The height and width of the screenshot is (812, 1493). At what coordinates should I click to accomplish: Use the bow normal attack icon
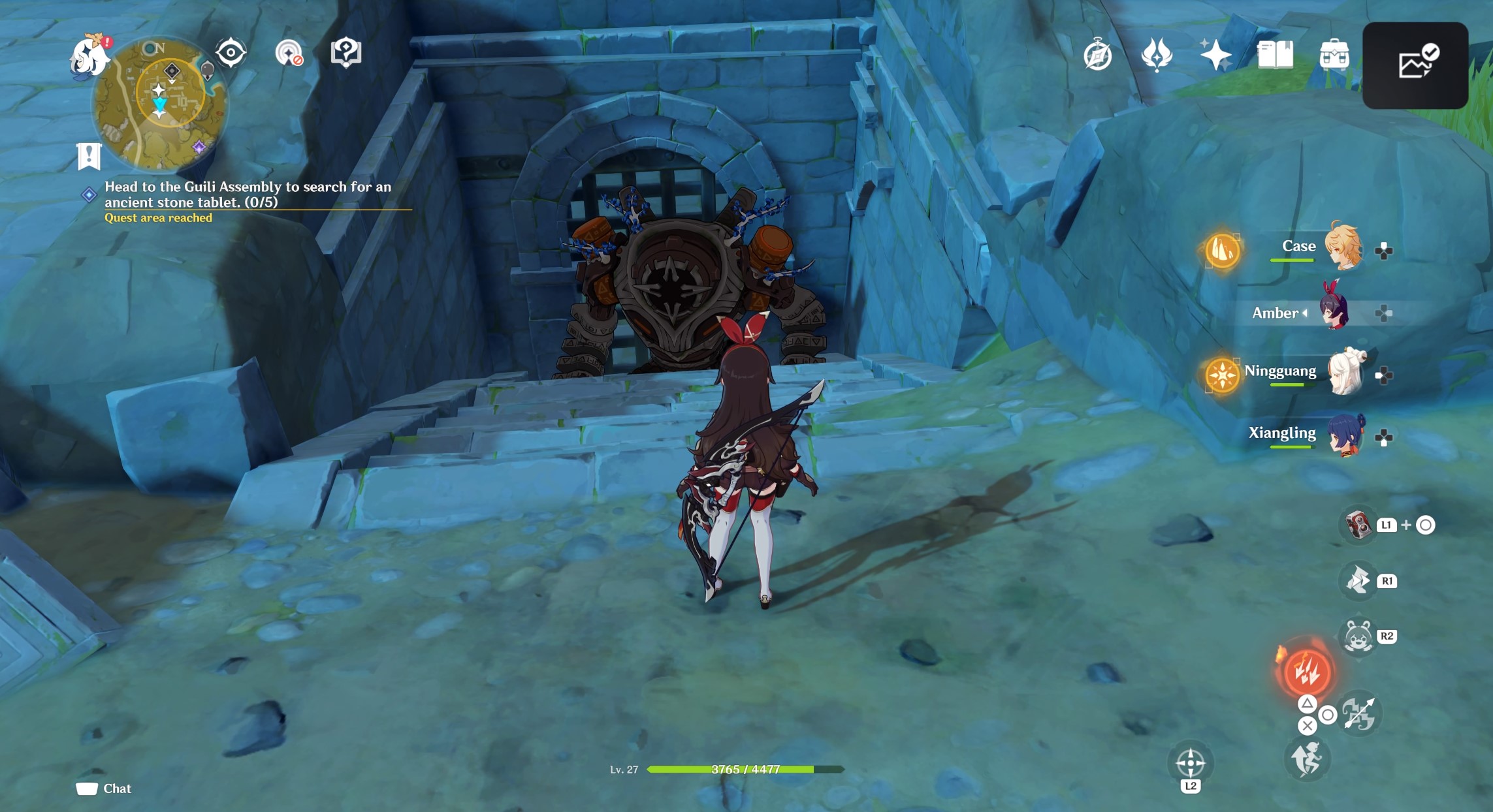(1359, 713)
